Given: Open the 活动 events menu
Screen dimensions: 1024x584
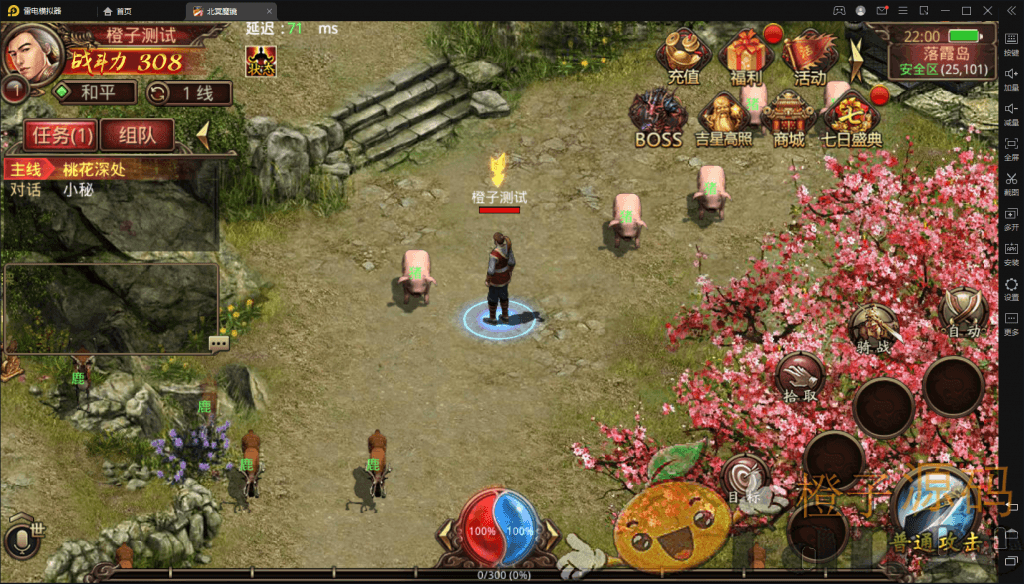Looking at the screenshot, I should tap(809, 56).
